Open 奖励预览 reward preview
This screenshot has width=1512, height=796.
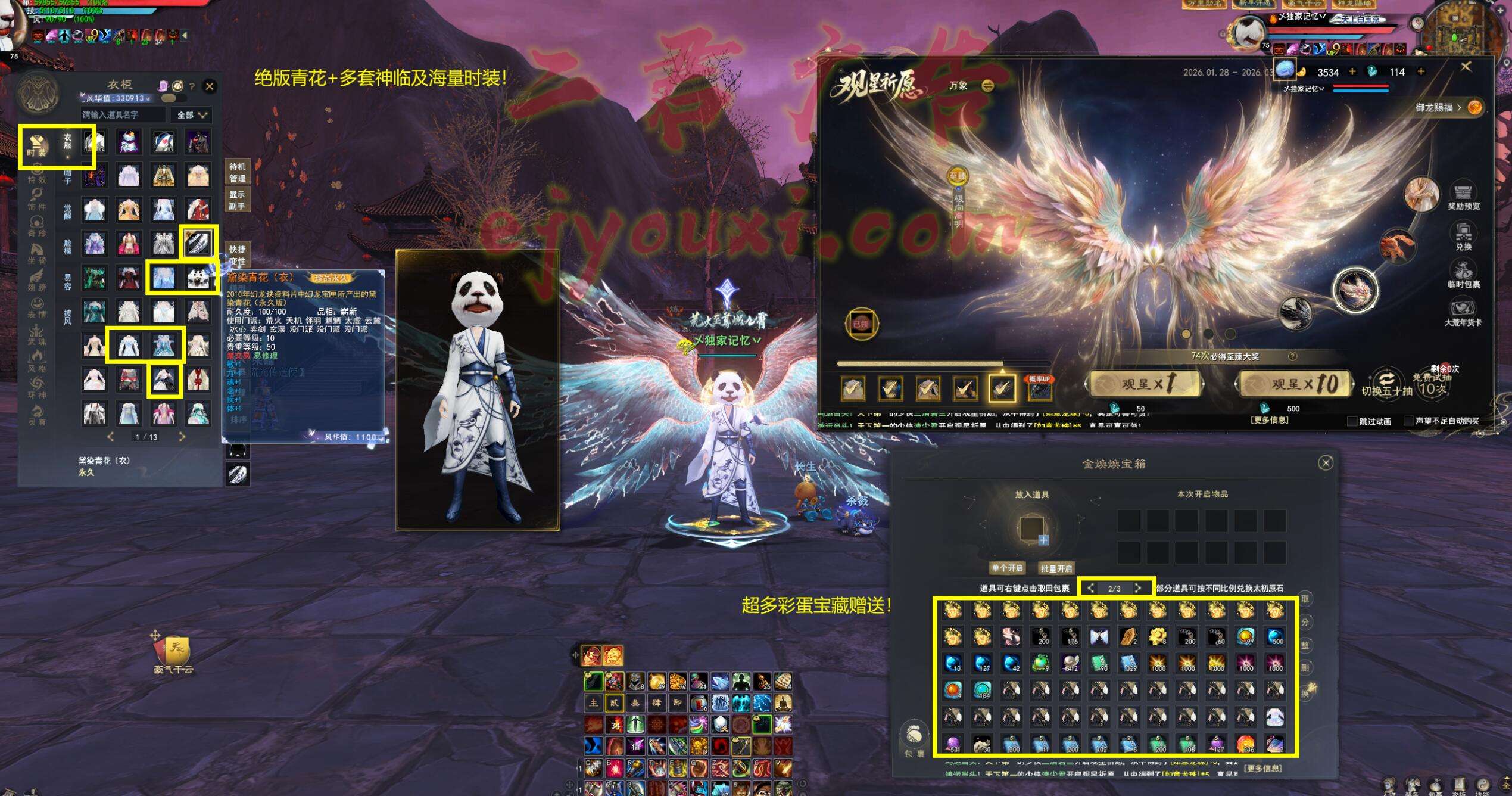1463,197
